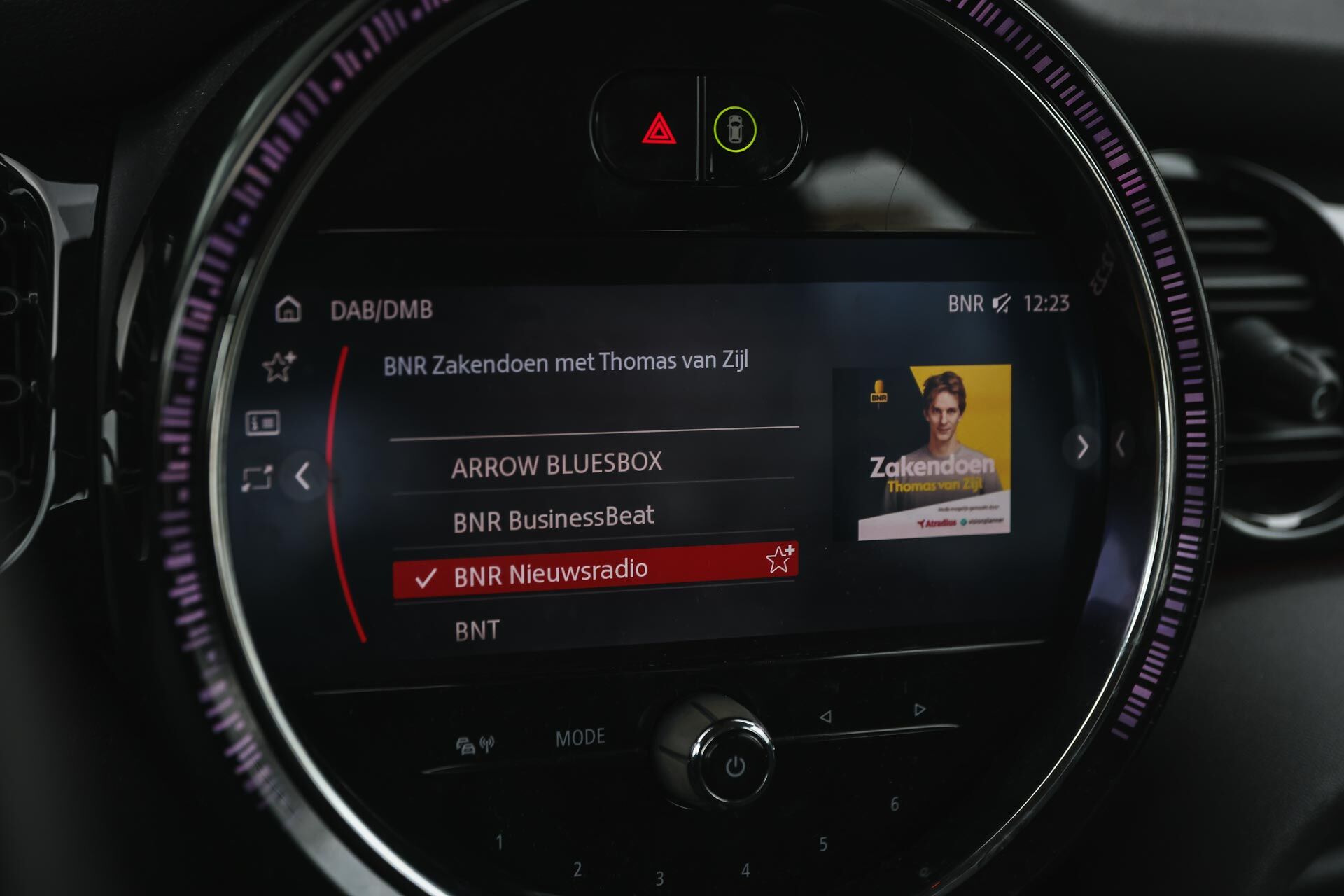The width and height of the screenshot is (1344, 896).
Task: Go back with the left arrow
Action: (303, 476)
